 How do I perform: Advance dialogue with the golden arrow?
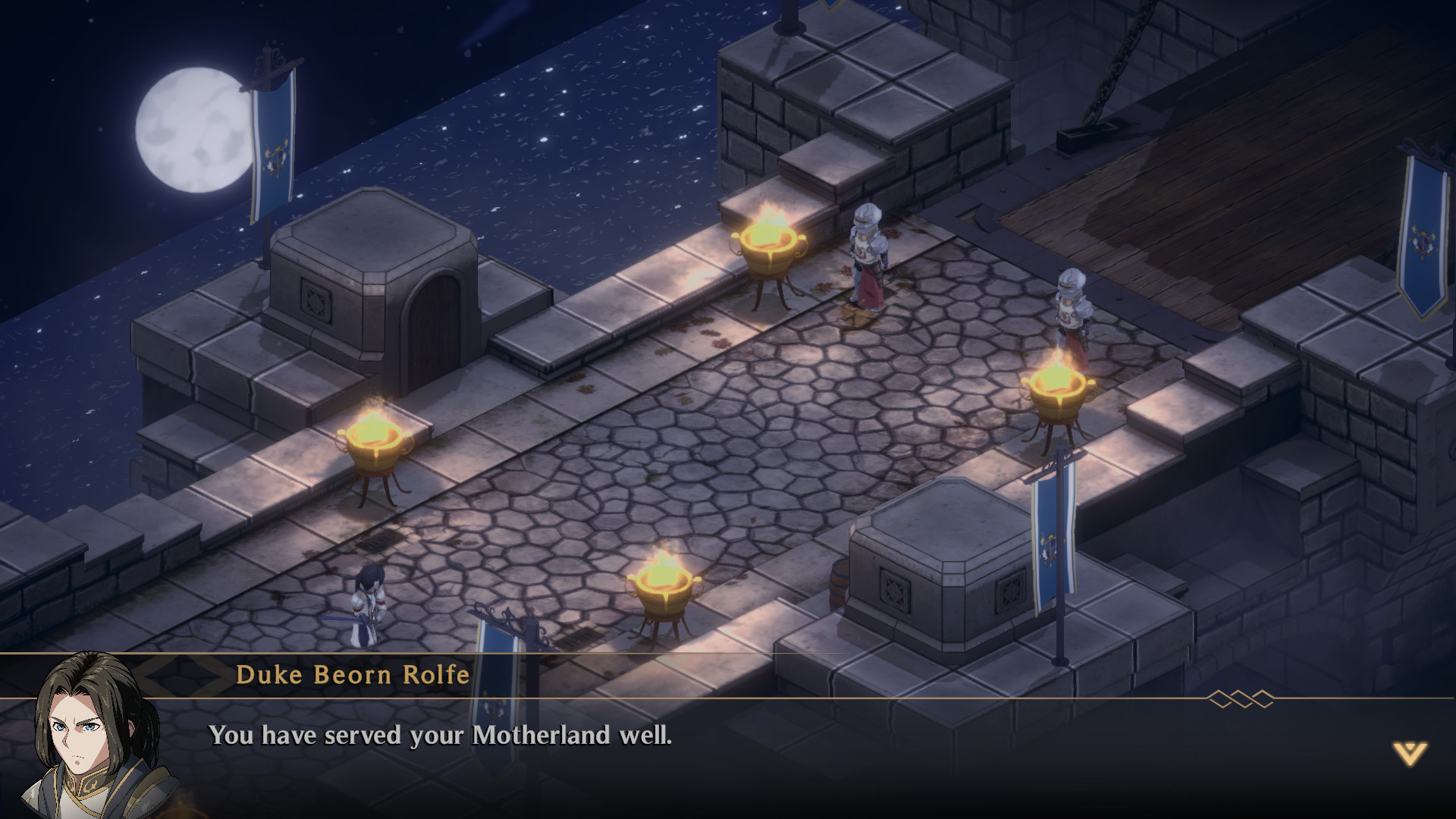click(1410, 753)
